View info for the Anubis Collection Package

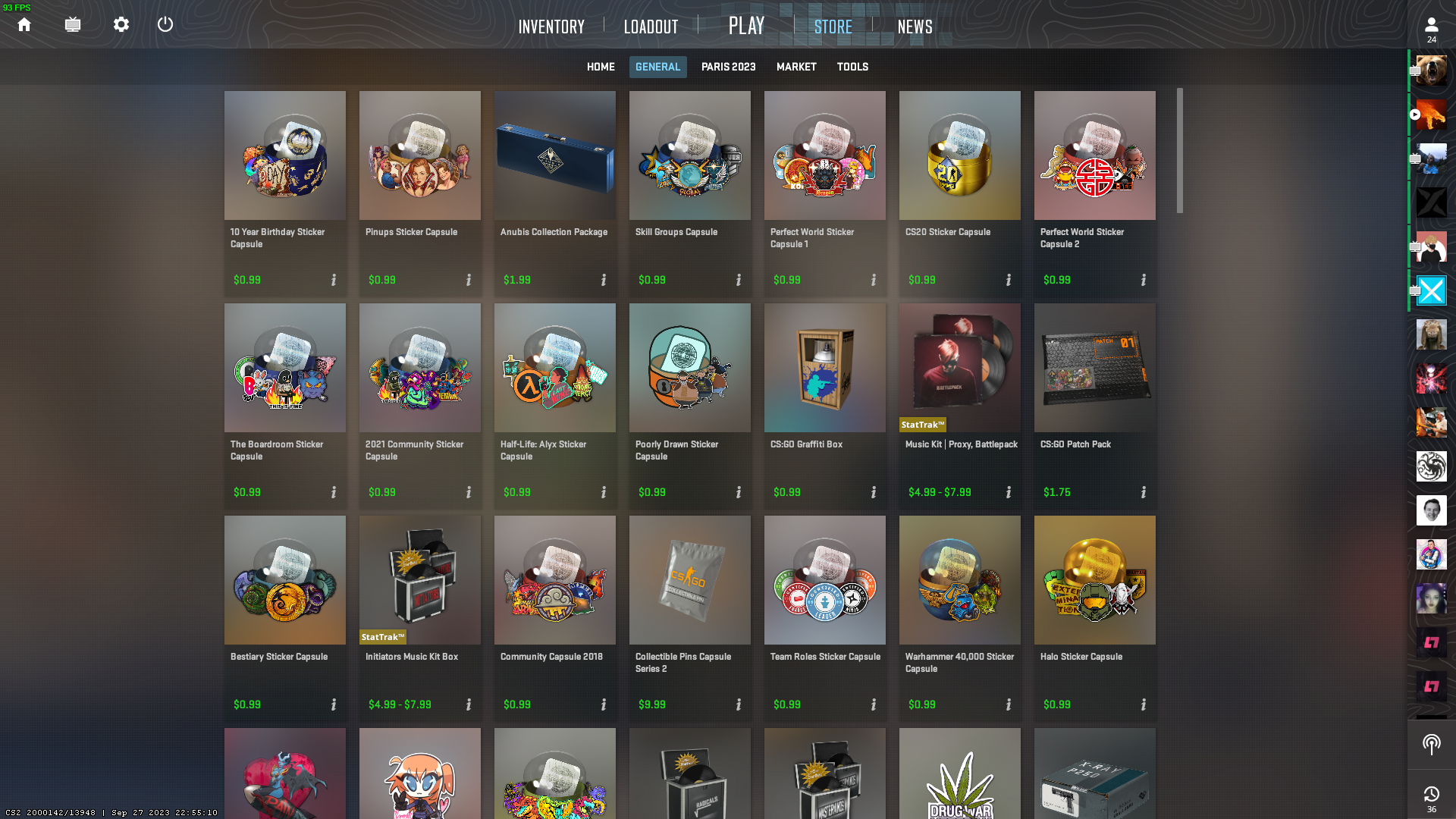click(603, 280)
